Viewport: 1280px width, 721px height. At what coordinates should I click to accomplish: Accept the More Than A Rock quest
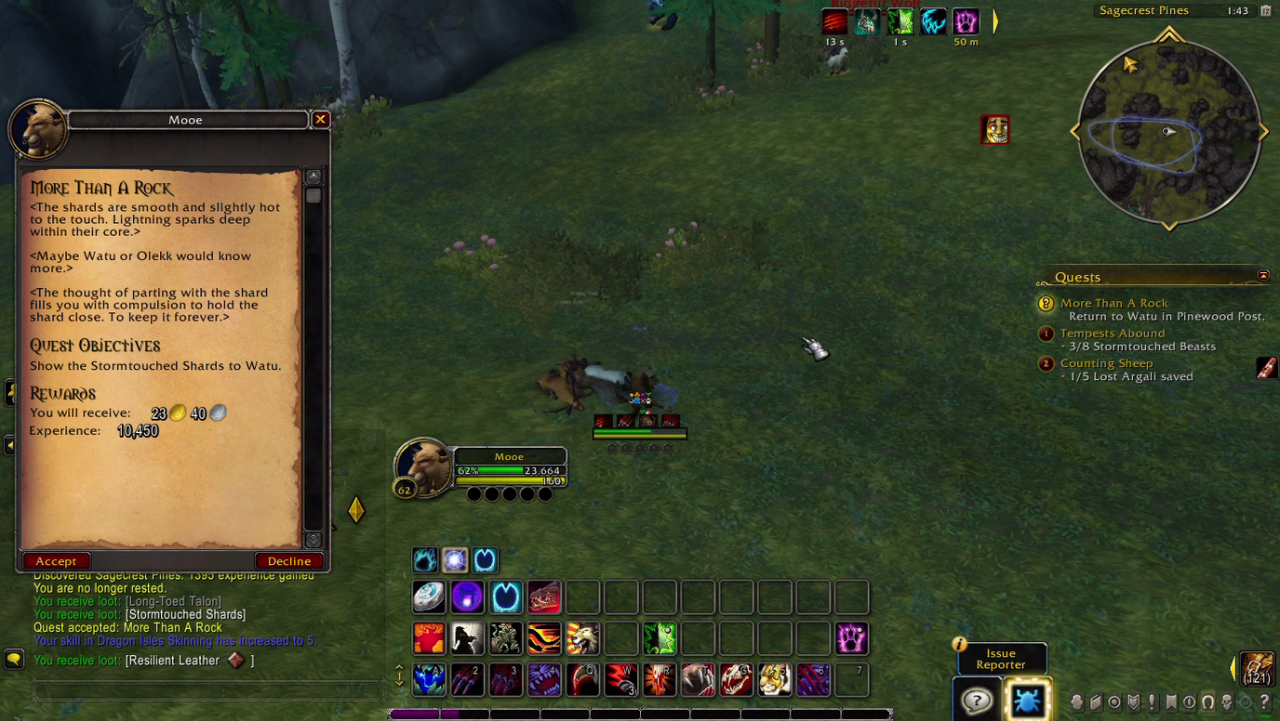pos(56,561)
